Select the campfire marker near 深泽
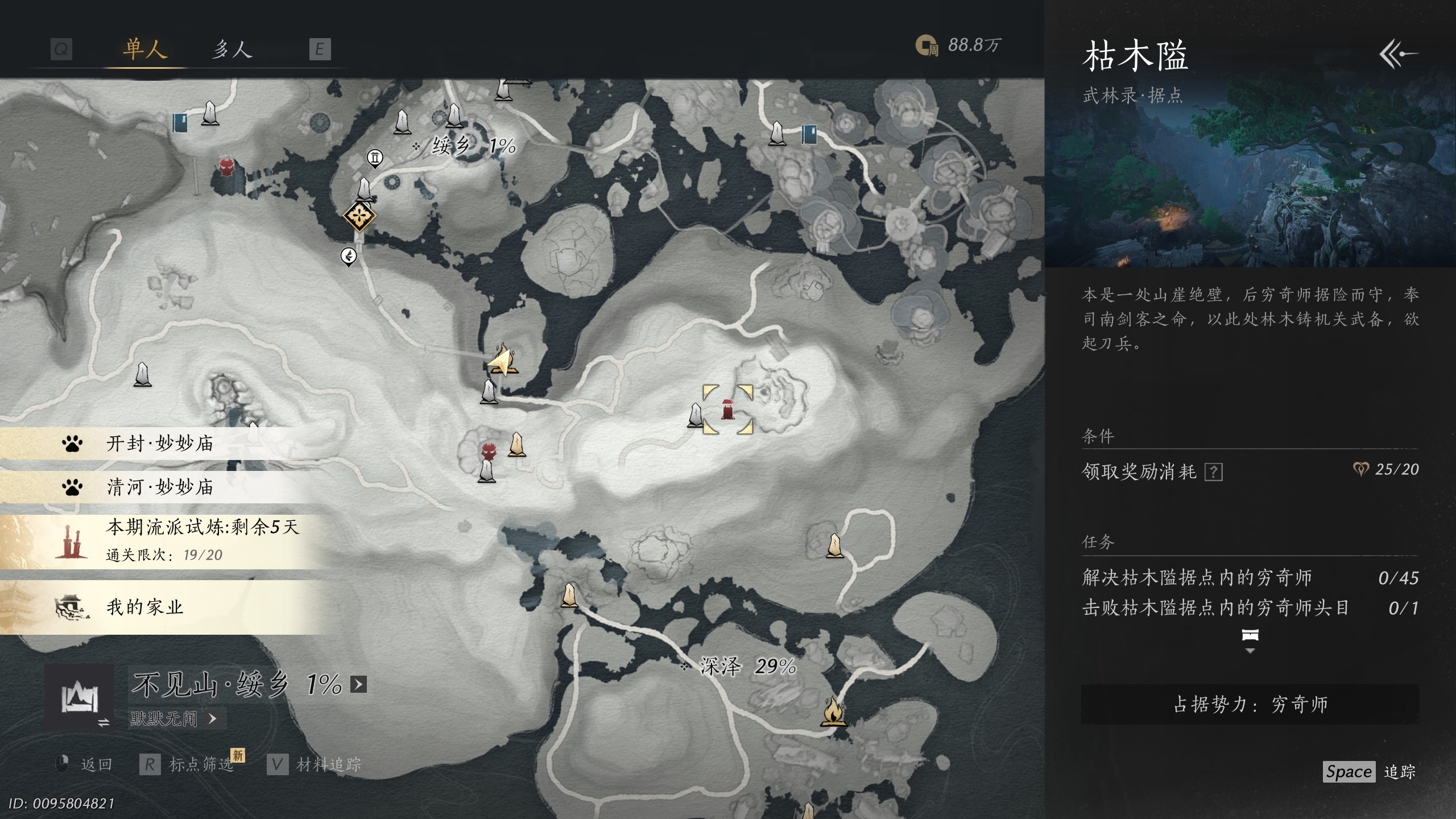This screenshot has height=819, width=1456. pyautogui.click(x=833, y=712)
